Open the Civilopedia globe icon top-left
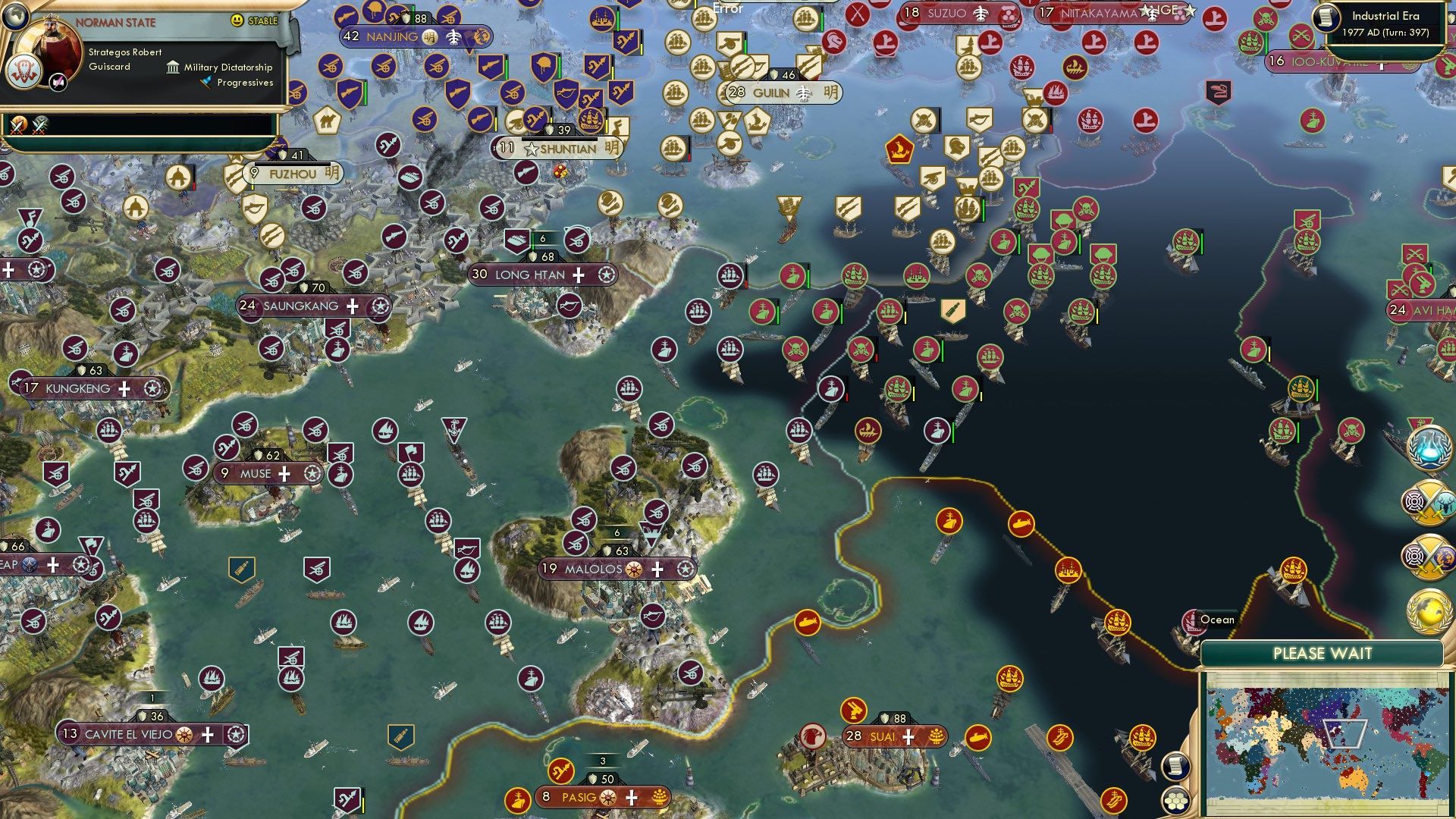The height and width of the screenshot is (819, 1456). [17, 19]
